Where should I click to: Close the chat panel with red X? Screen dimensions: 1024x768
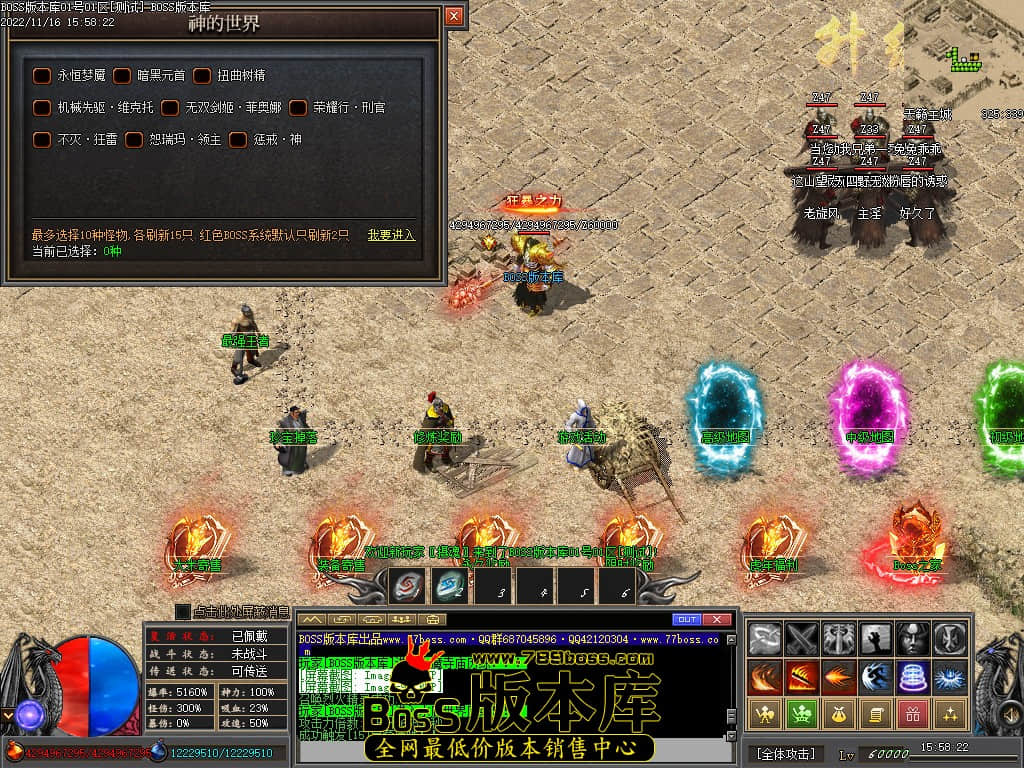point(718,619)
